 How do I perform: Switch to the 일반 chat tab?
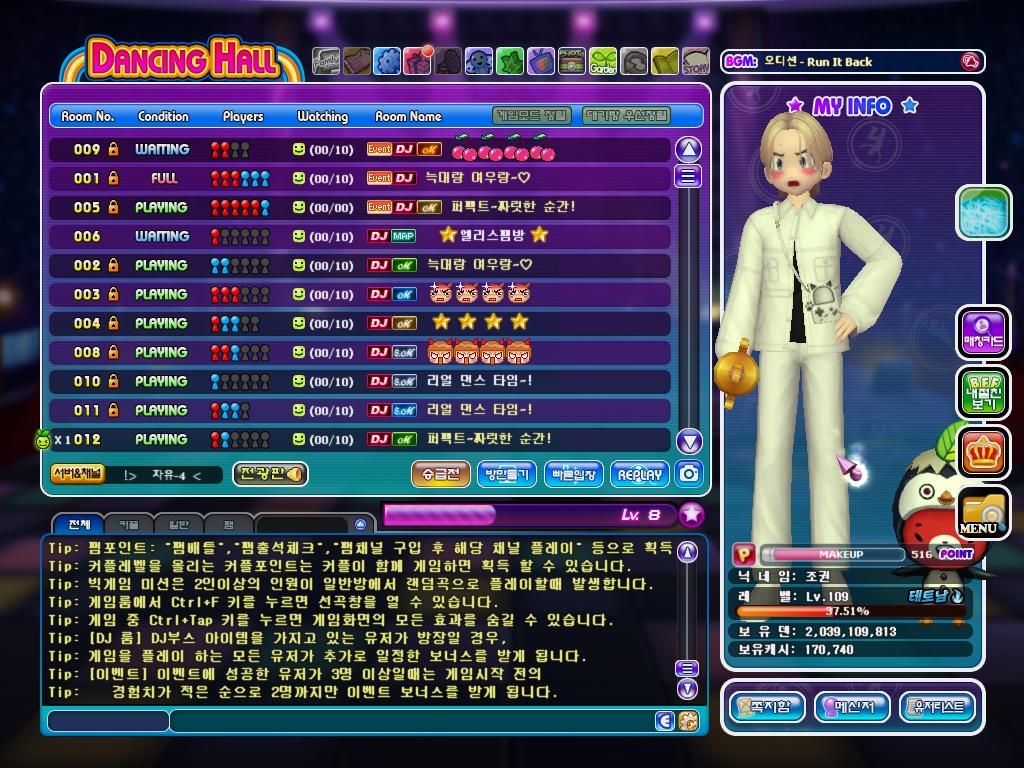(178, 524)
